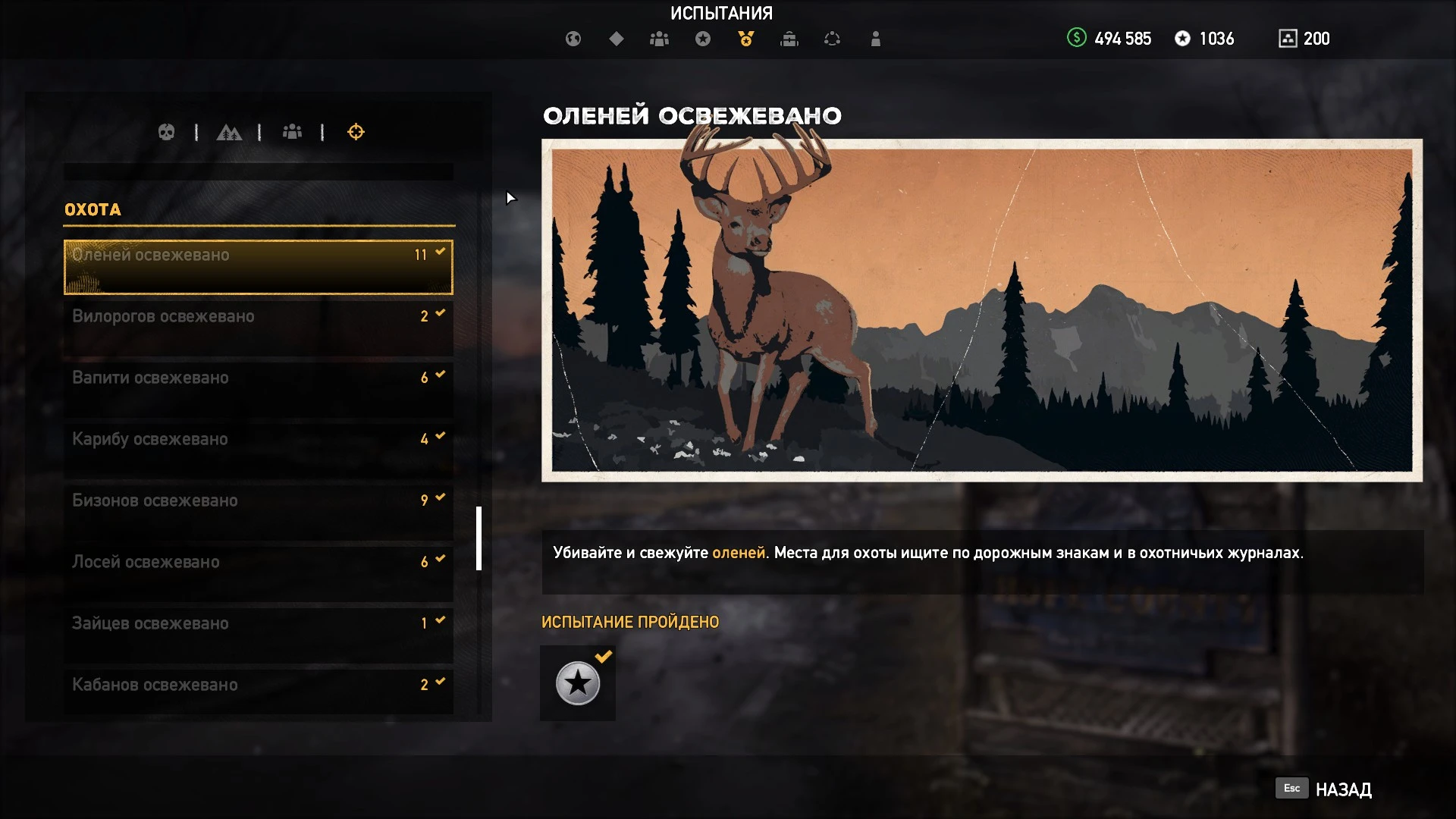Image resolution: width=1456 pixels, height=819 pixels.
Task: Select the player profile icon
Action: tap(876, 39)
